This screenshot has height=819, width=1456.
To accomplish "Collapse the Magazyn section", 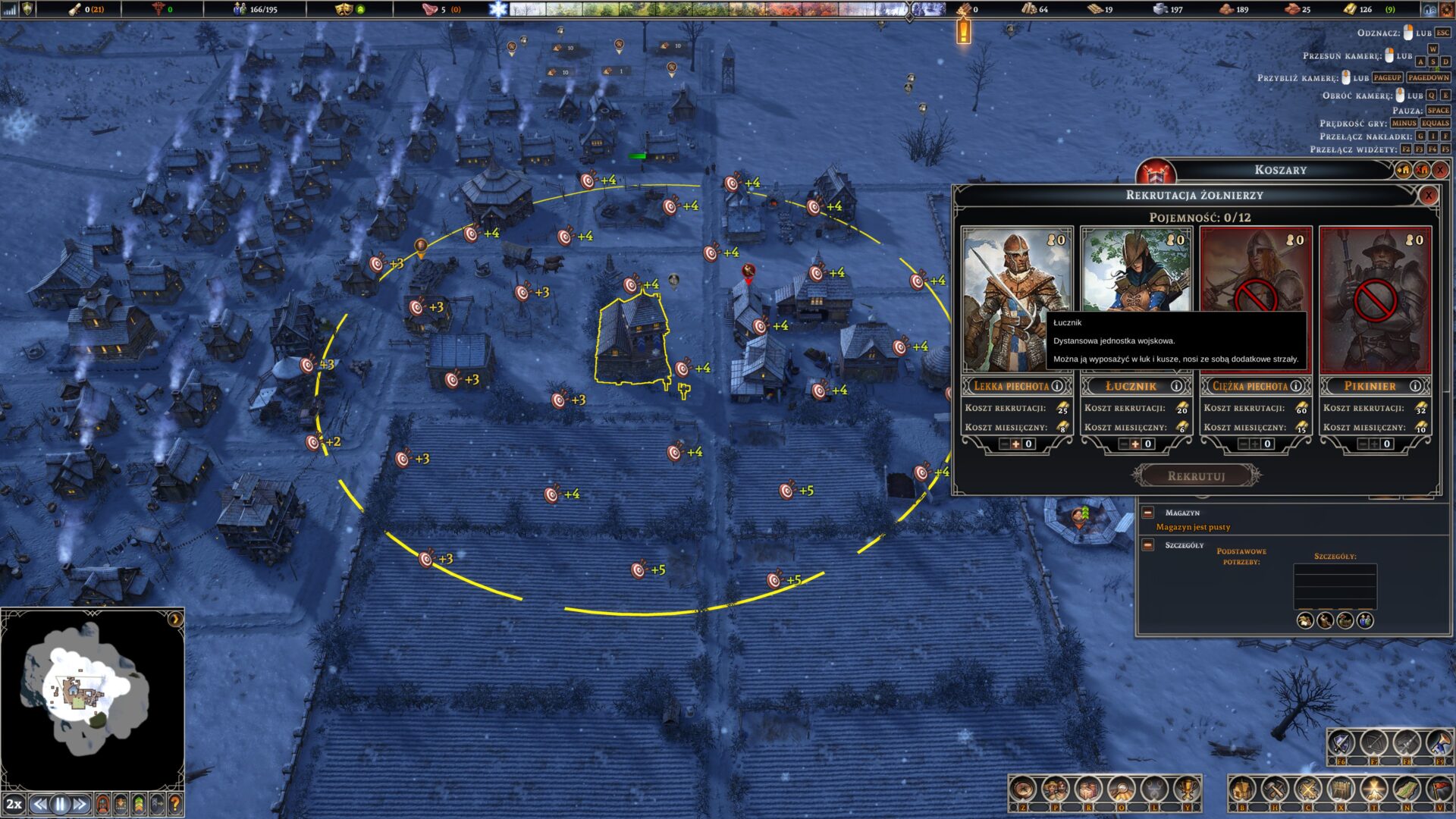I will 1148,513.
